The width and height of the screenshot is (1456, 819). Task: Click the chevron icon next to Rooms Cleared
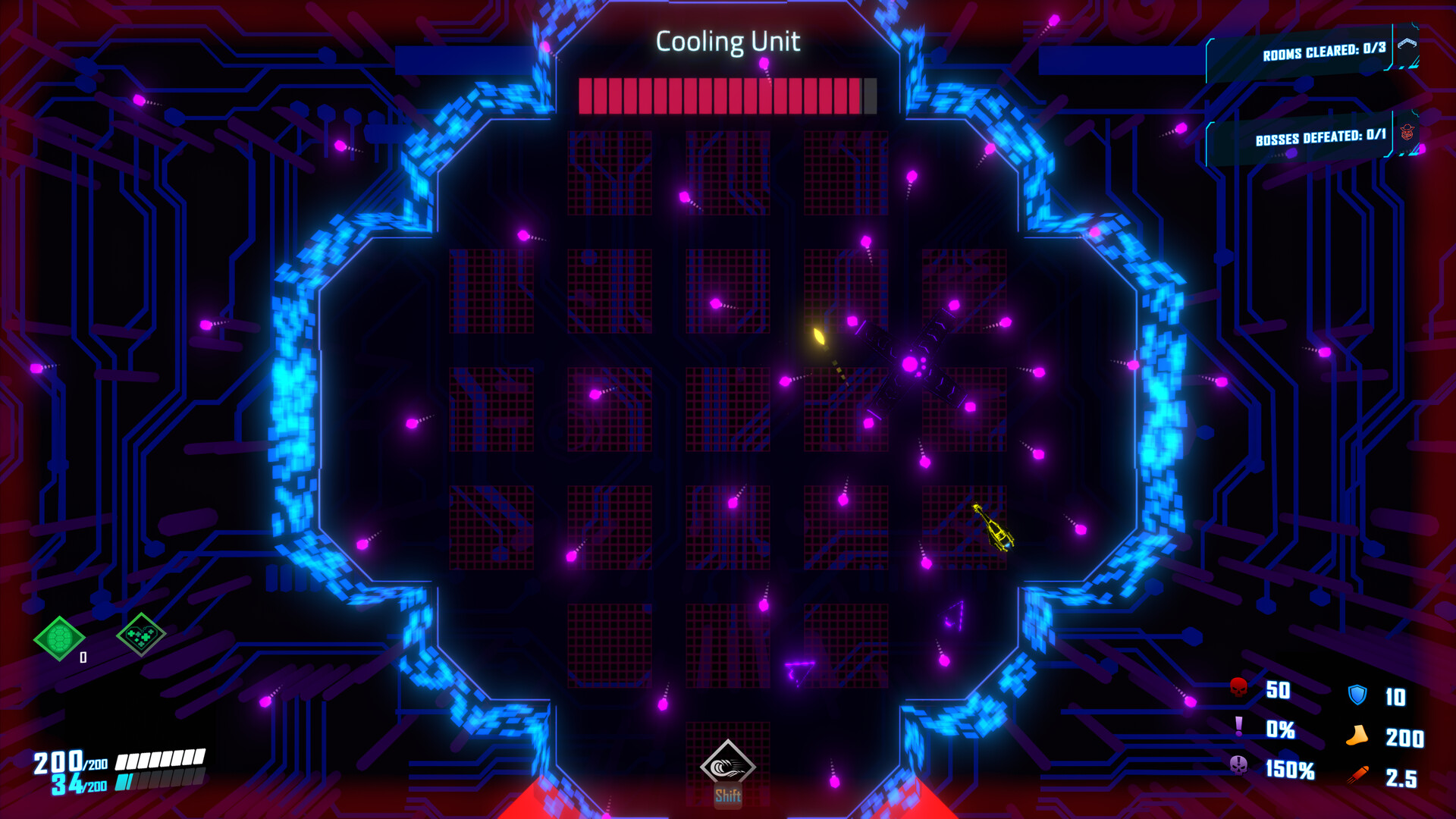click(1407, 44)
